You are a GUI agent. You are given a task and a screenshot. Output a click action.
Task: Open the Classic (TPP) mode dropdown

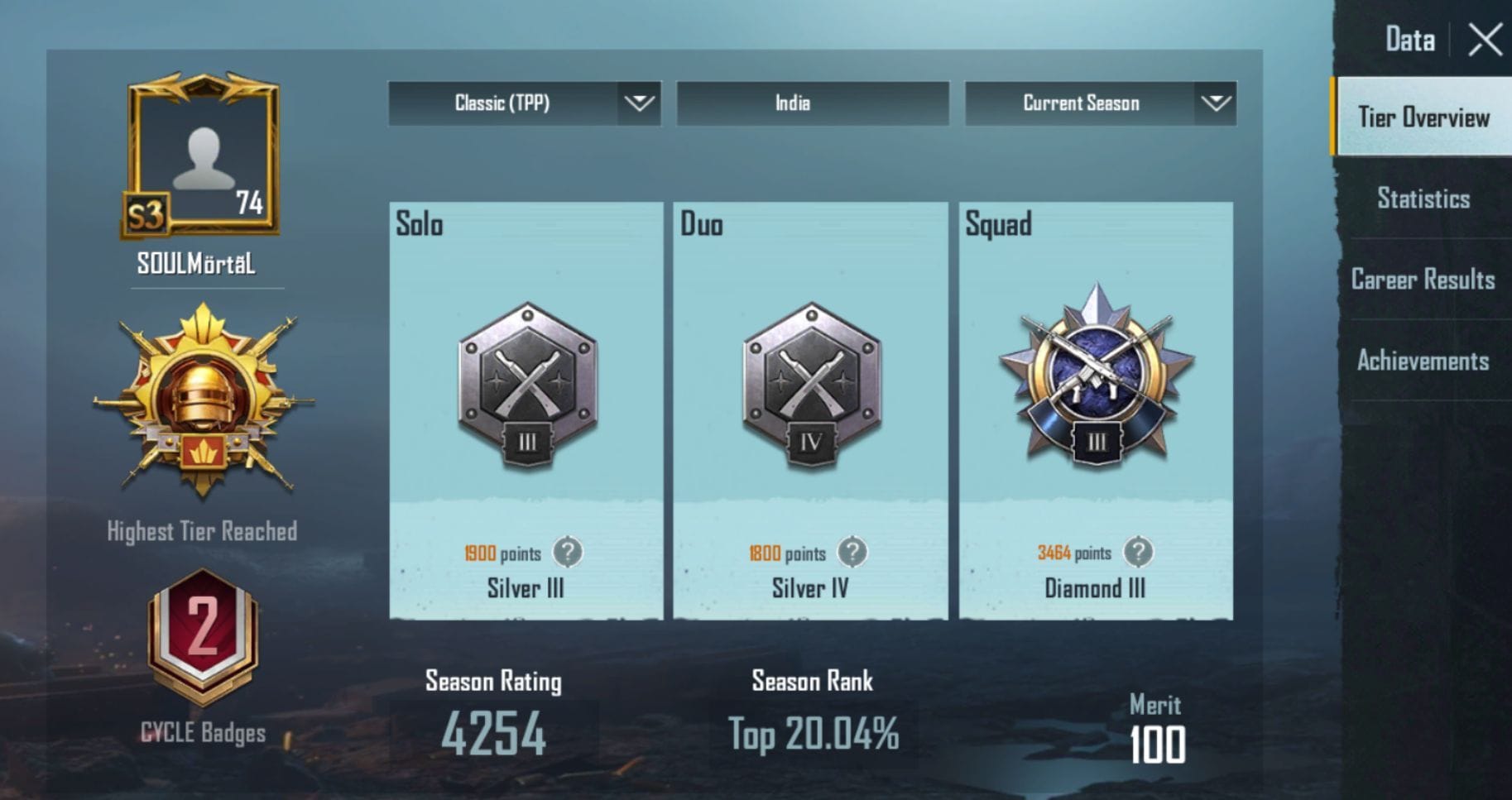[523, 103]
